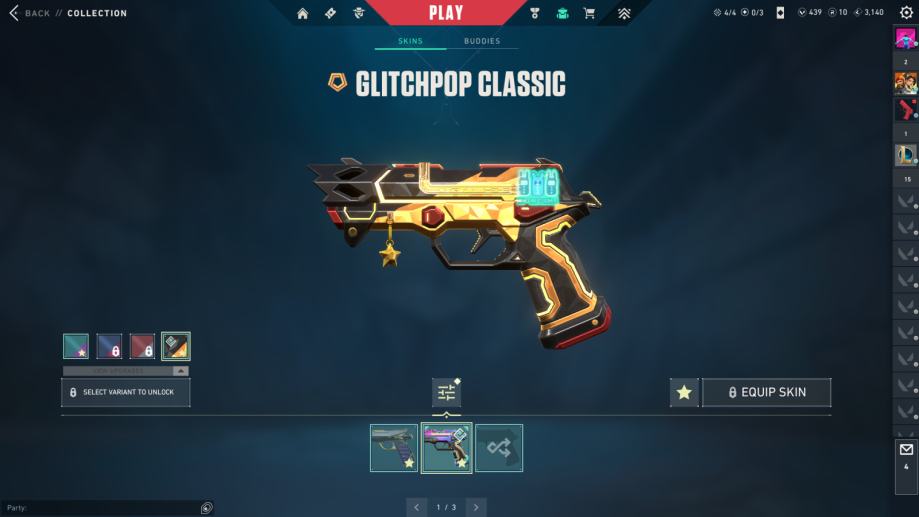The width and height of the screenshot is (919, 517).
Task: Equip the Glitchpop Classic skin
Action: pos(767,393)
